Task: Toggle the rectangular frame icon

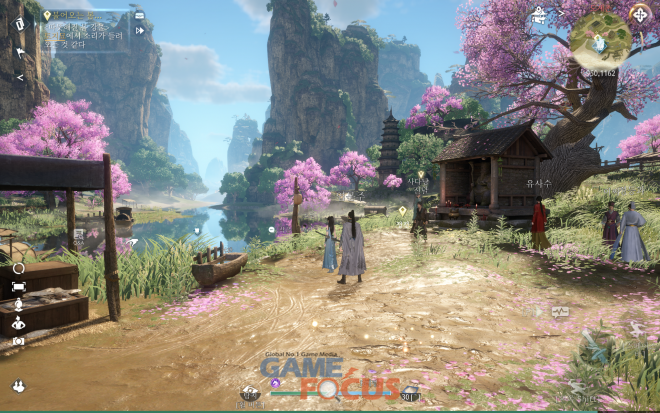Action: [x=18, y=286]
